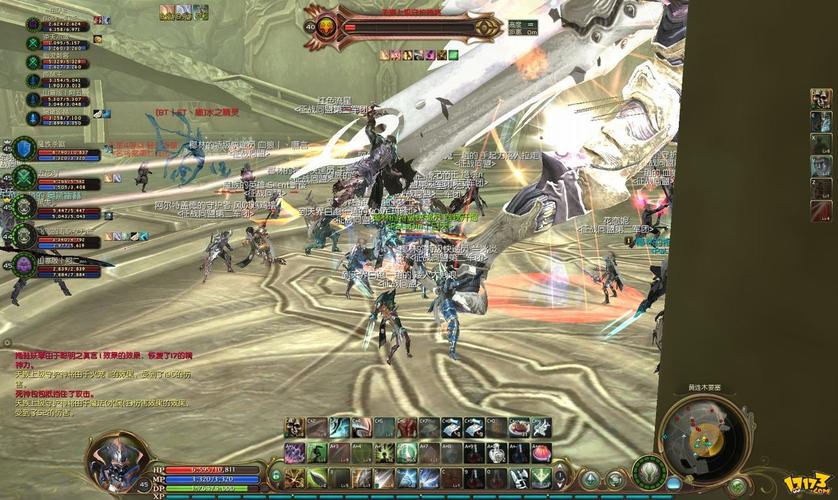Viewport: 838px width, 500px height.
Task: Select the player character portrait
Action: [117, 462]
